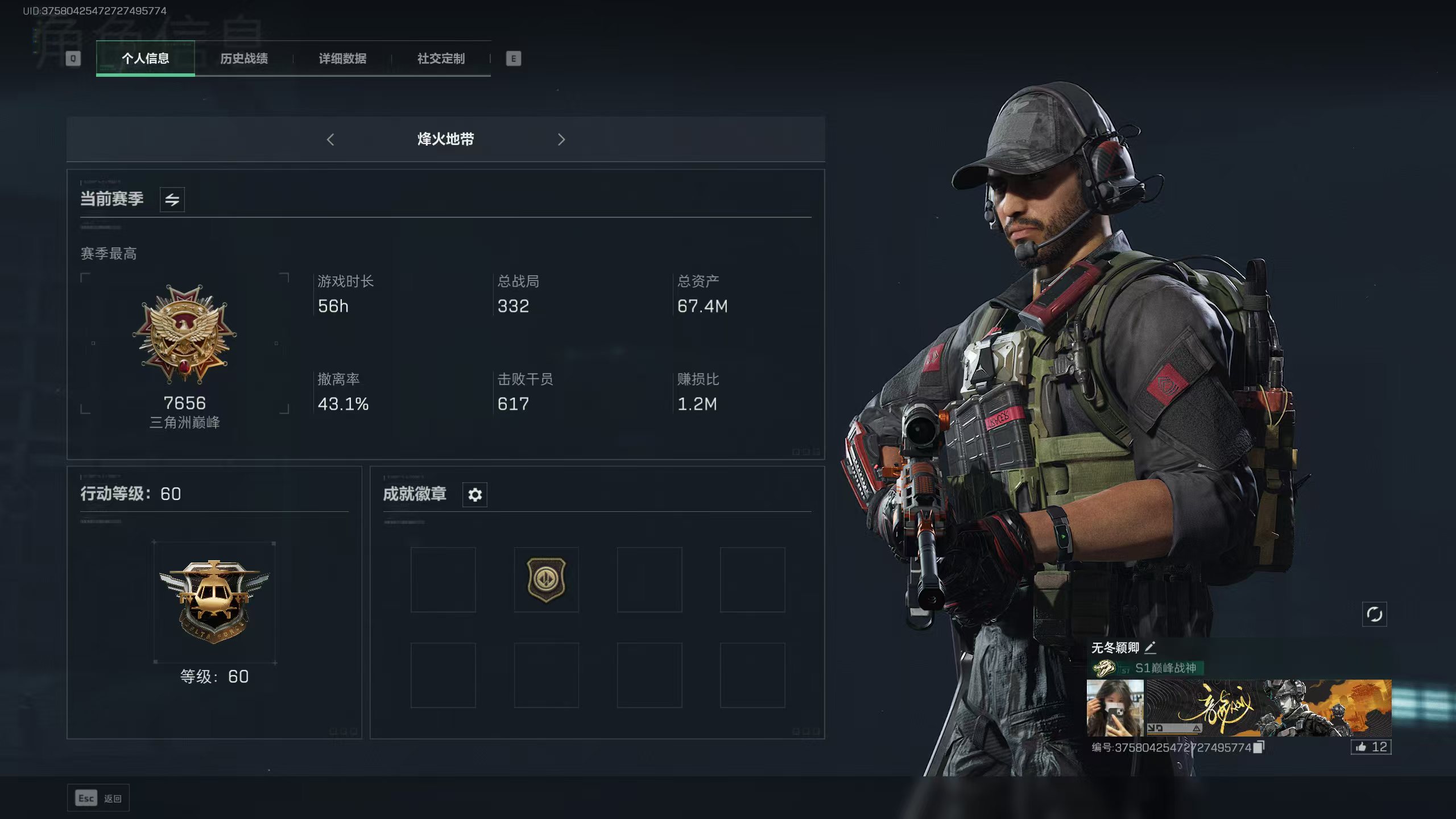Select the equipped gold shield achievement badge
Screen dimensions: 1456x819
pos(546,580)
